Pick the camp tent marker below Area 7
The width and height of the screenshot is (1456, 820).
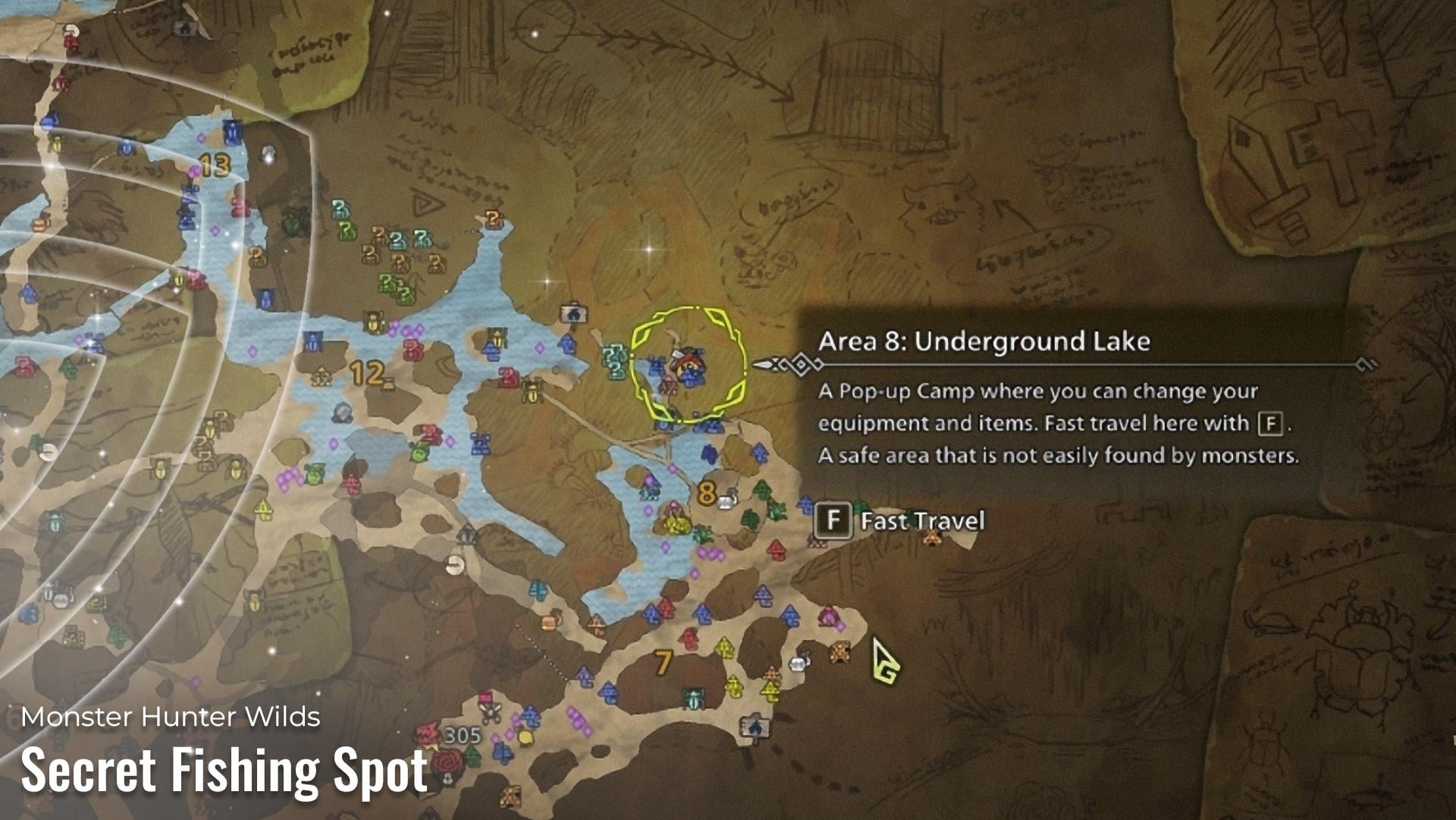click(755, 727)
